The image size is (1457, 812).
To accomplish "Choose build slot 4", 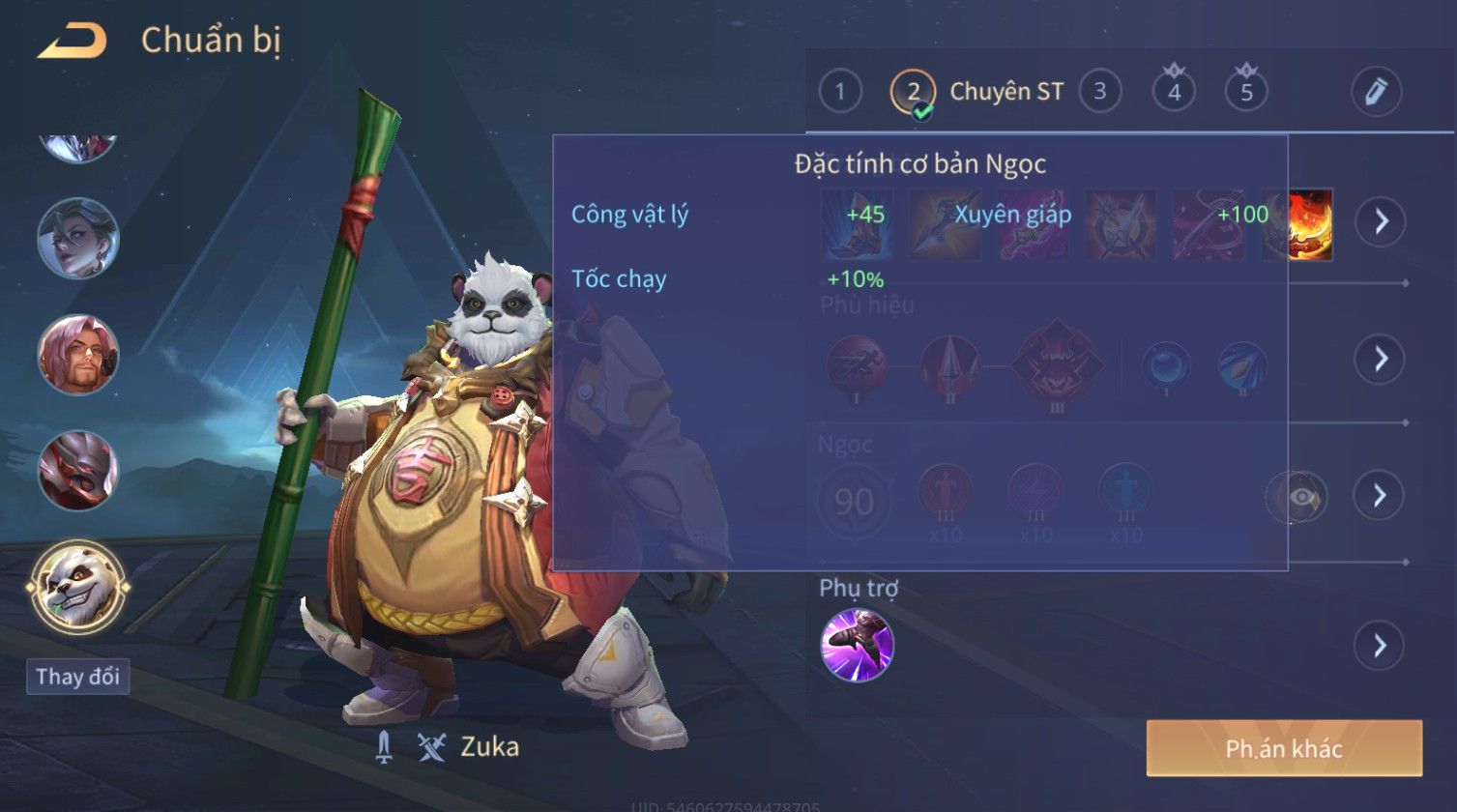I will pyautogui.click(x=1174, y=92).
